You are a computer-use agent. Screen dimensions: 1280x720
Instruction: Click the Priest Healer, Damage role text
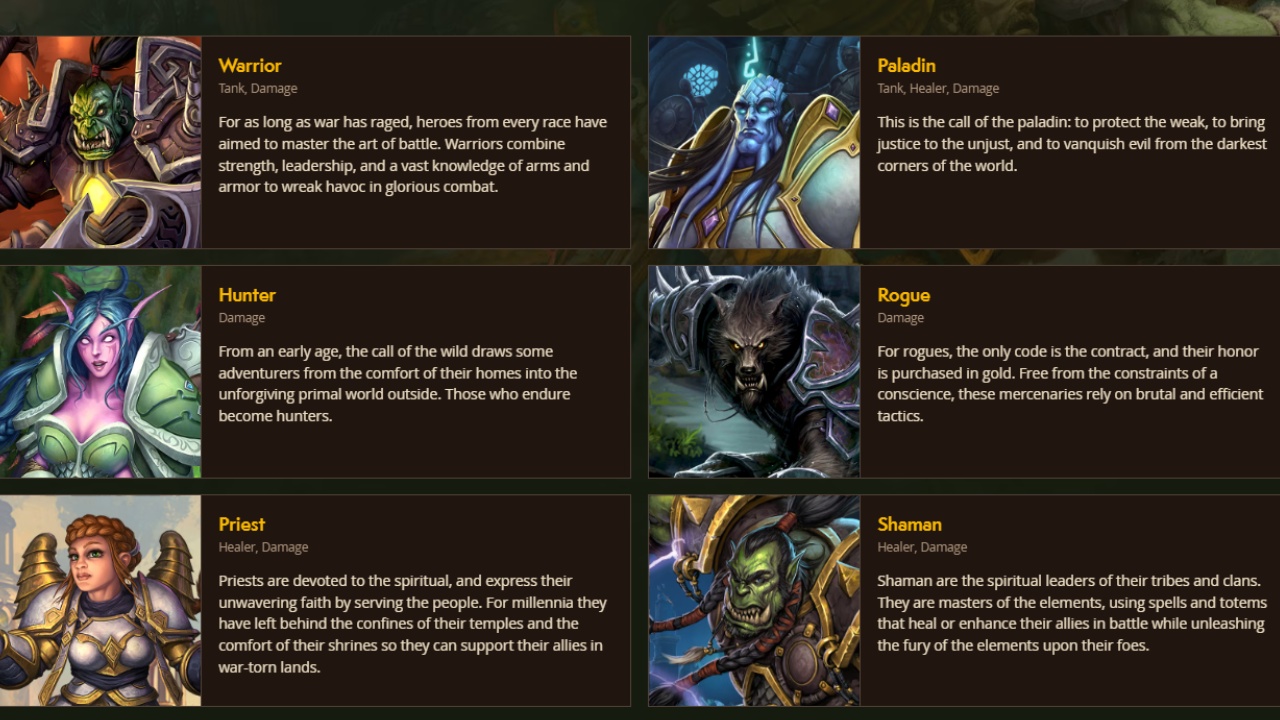264,547
